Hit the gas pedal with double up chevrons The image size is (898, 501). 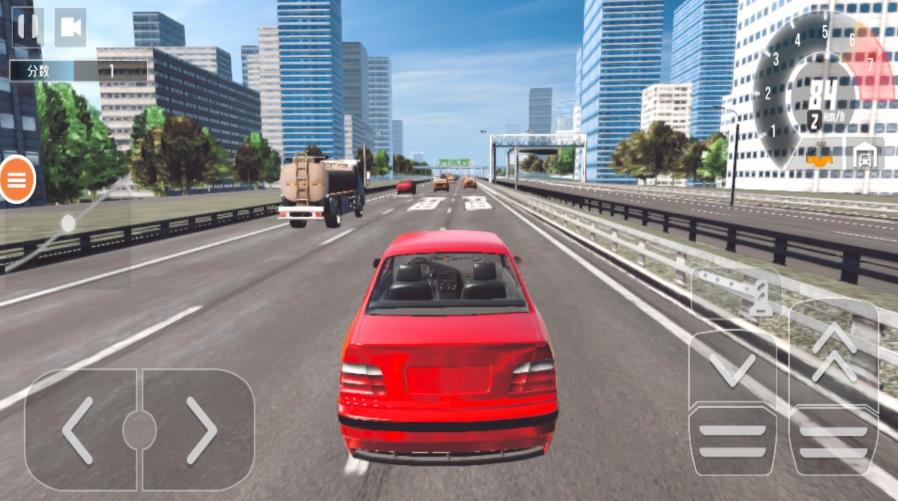[x=834, y=385]
